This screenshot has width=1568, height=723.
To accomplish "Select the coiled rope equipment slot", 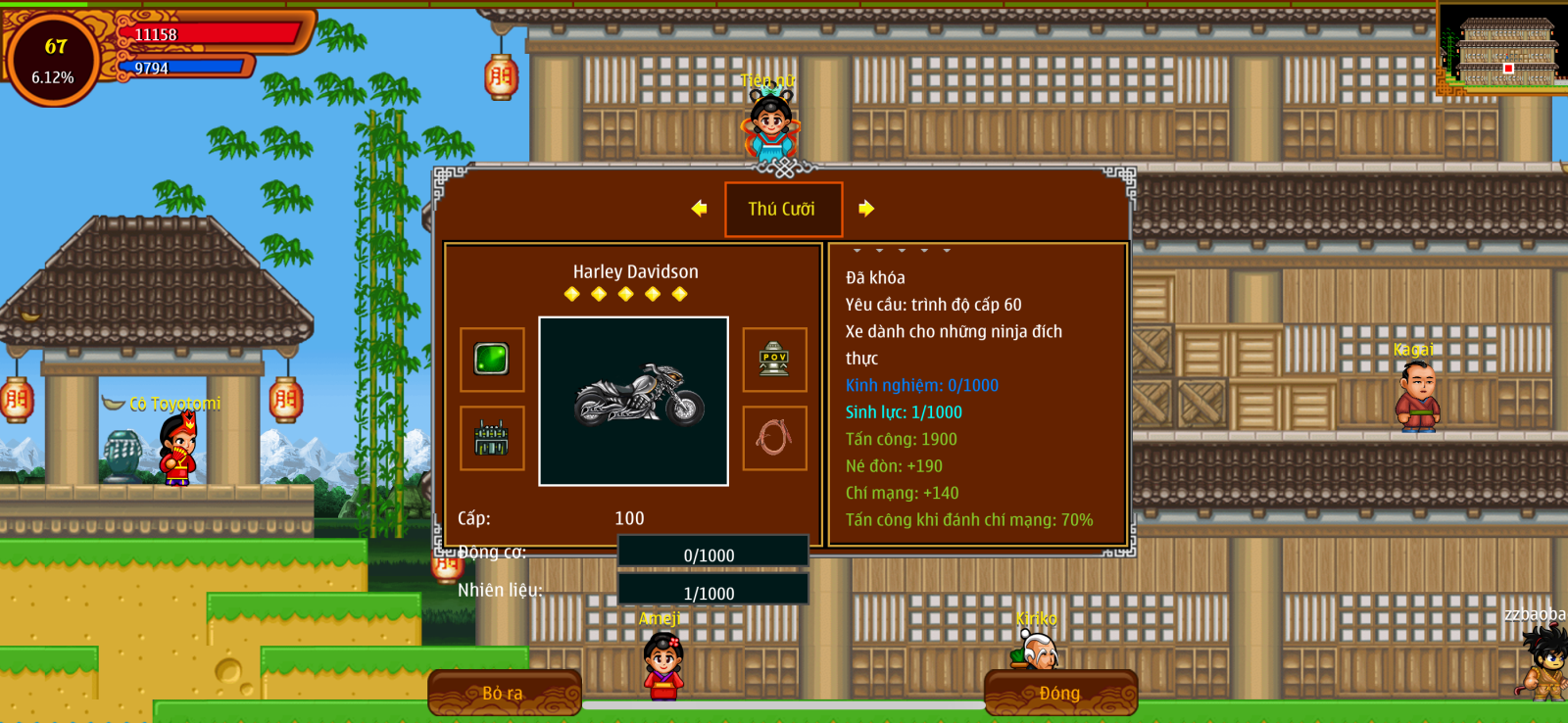I will [x=774, y=438].
